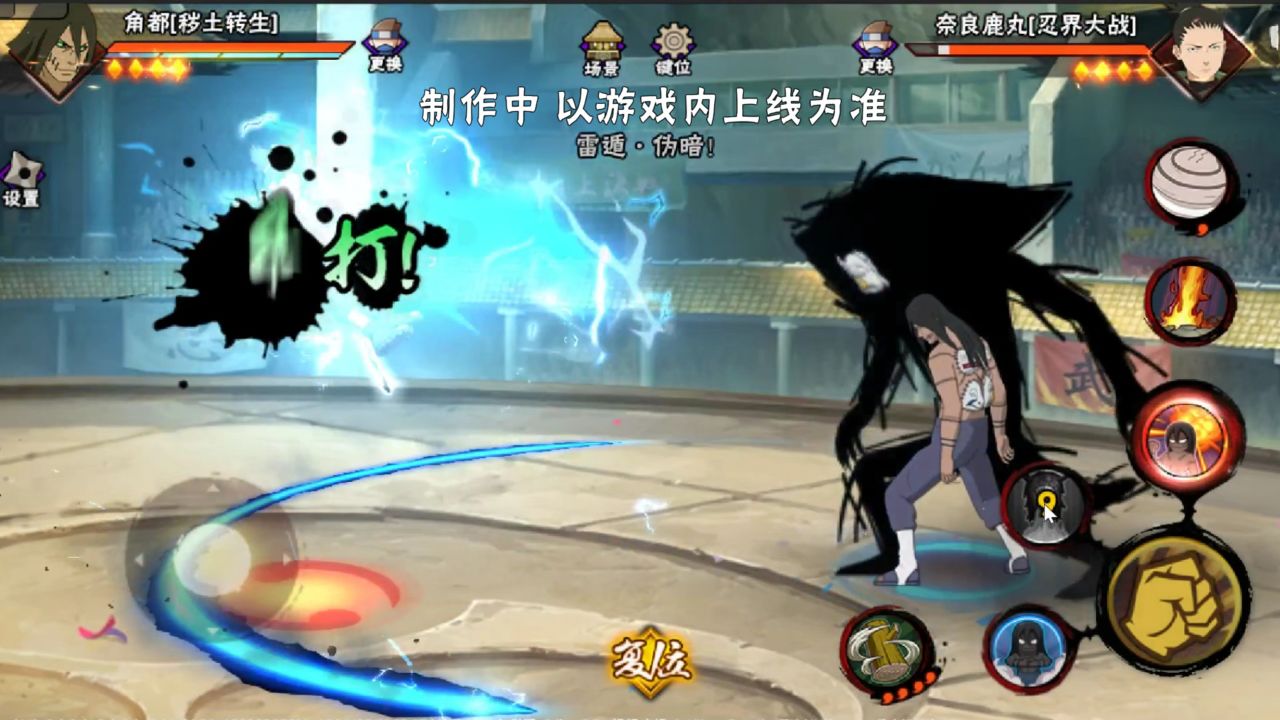Open the 设置 settings panel

pyautogui.click(x=22, y=172)
